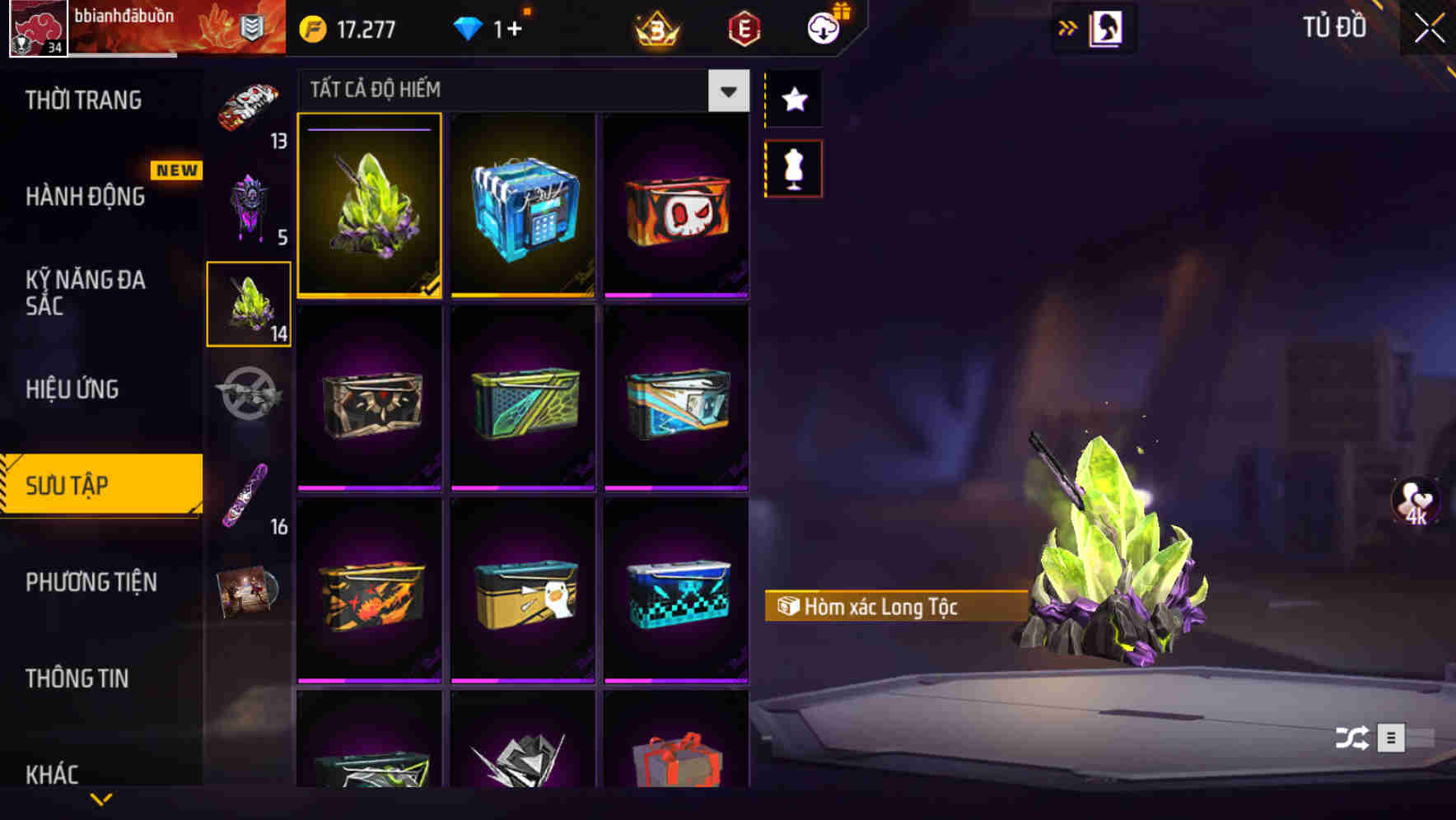This screenshot has height=820, width=1456.
Task: Click the Hòm xác Long Tộc label
Action: 894,608
